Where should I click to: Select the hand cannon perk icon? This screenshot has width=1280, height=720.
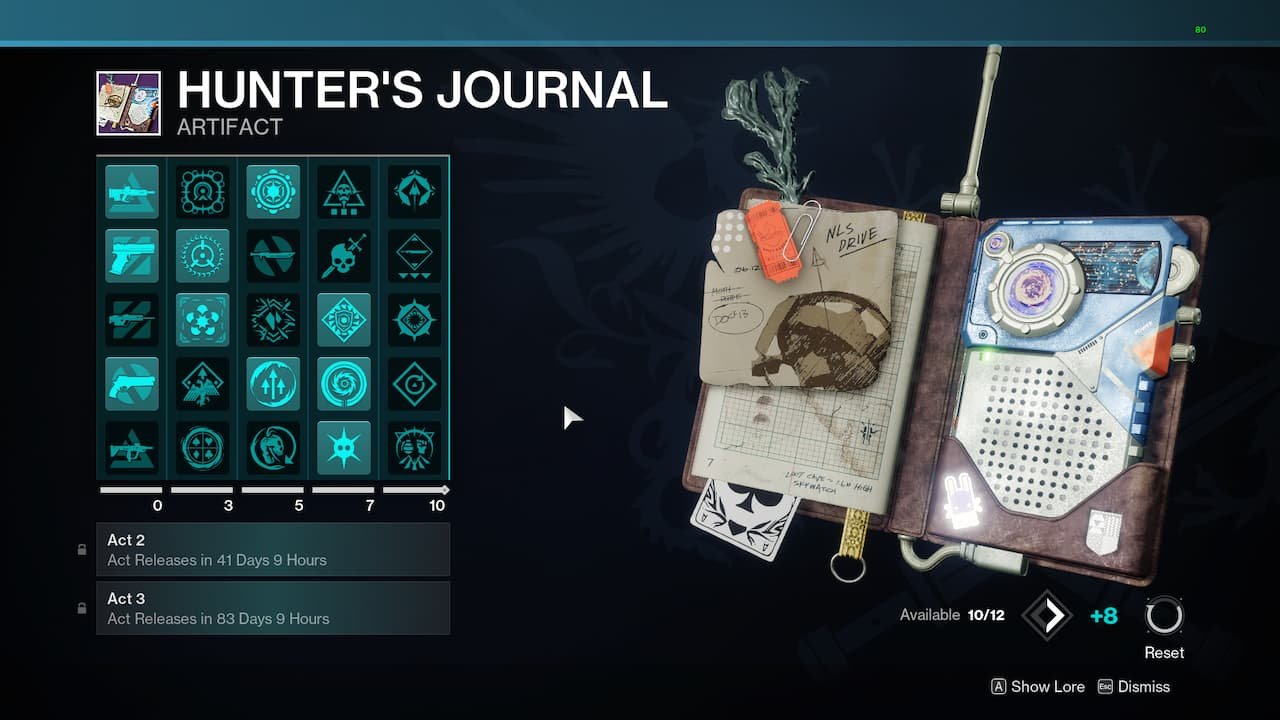131,255
